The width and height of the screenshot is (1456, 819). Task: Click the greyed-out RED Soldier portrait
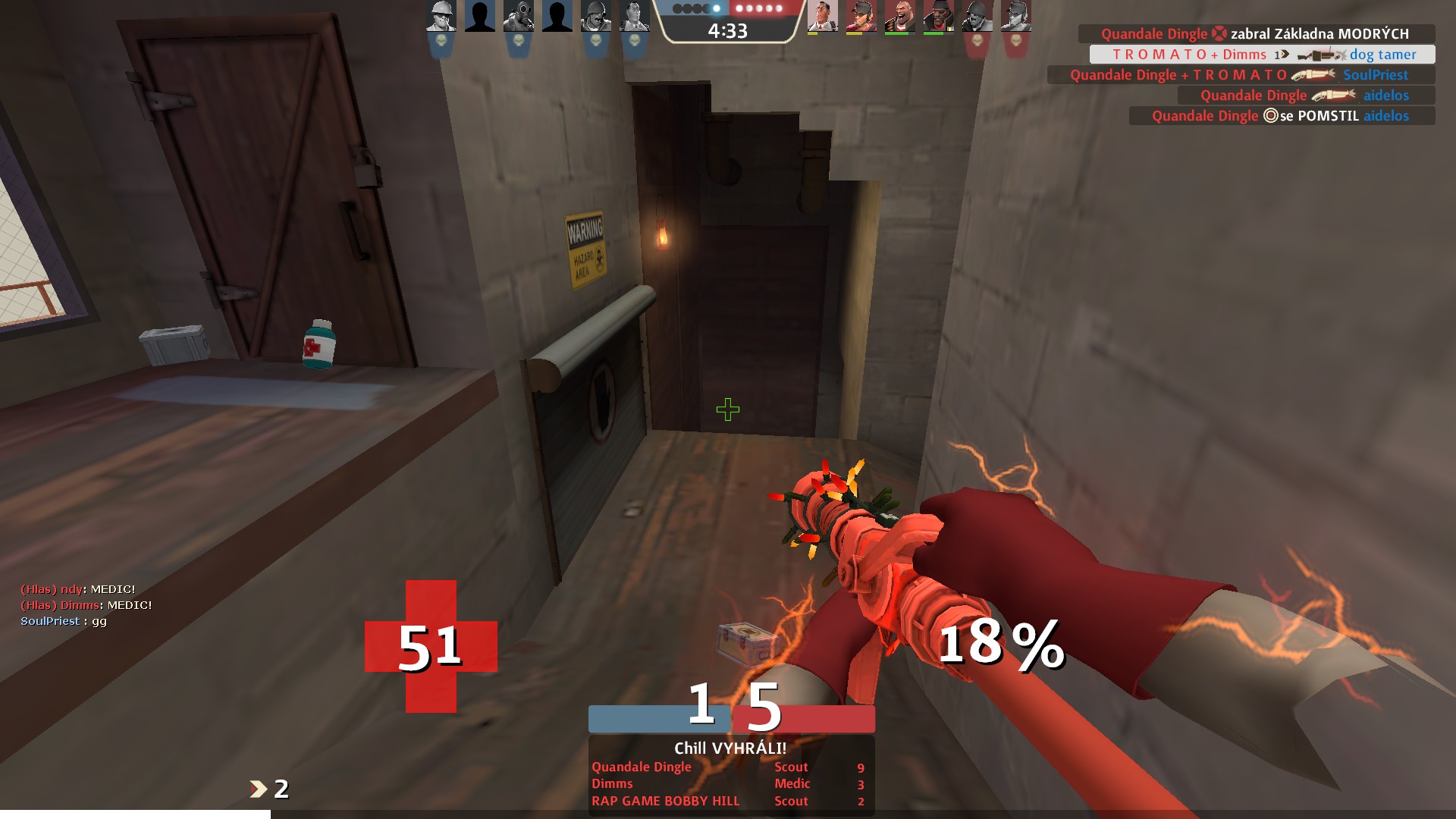[977, 16]
